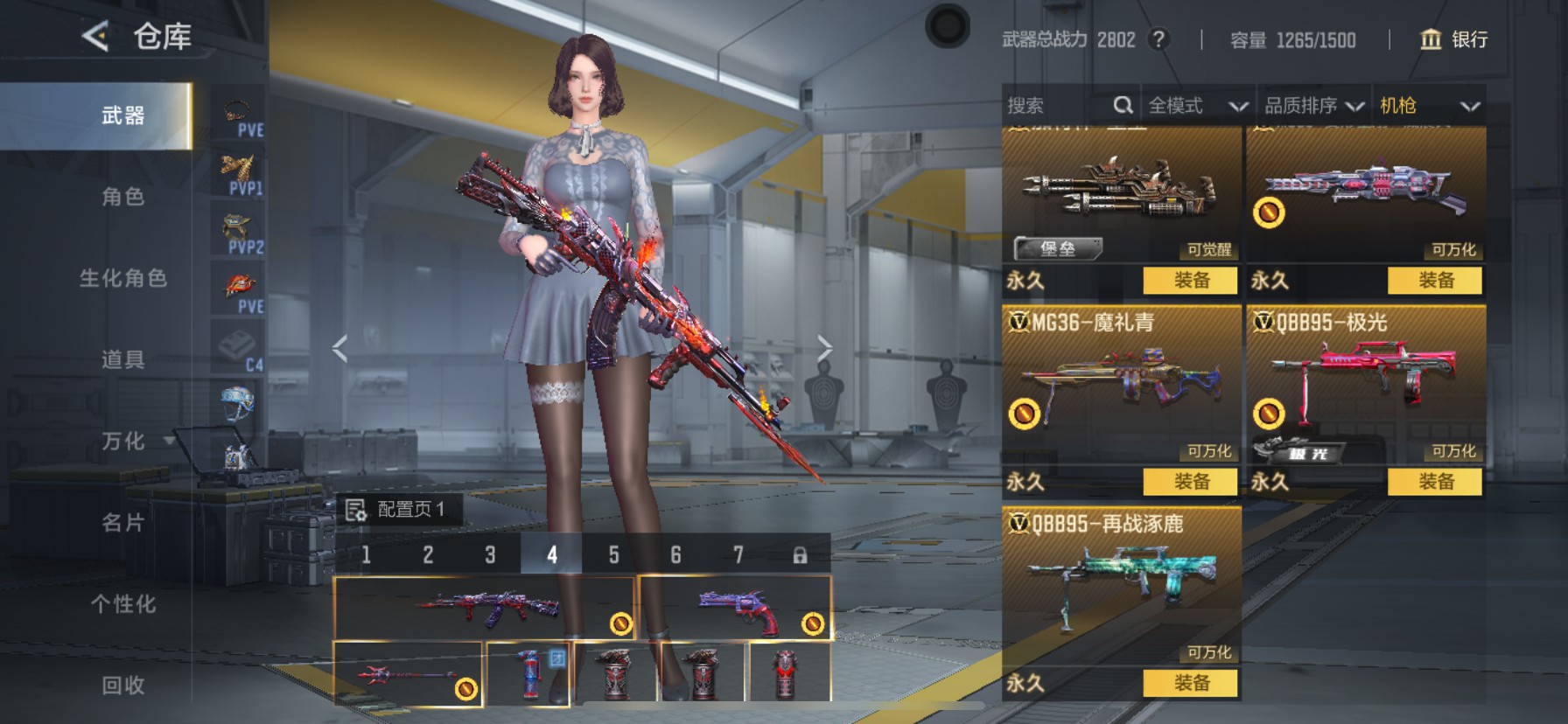Viewport: 1568px width, 724px height.
Task: Open the 道具 items tab
Action: (122, 359)
